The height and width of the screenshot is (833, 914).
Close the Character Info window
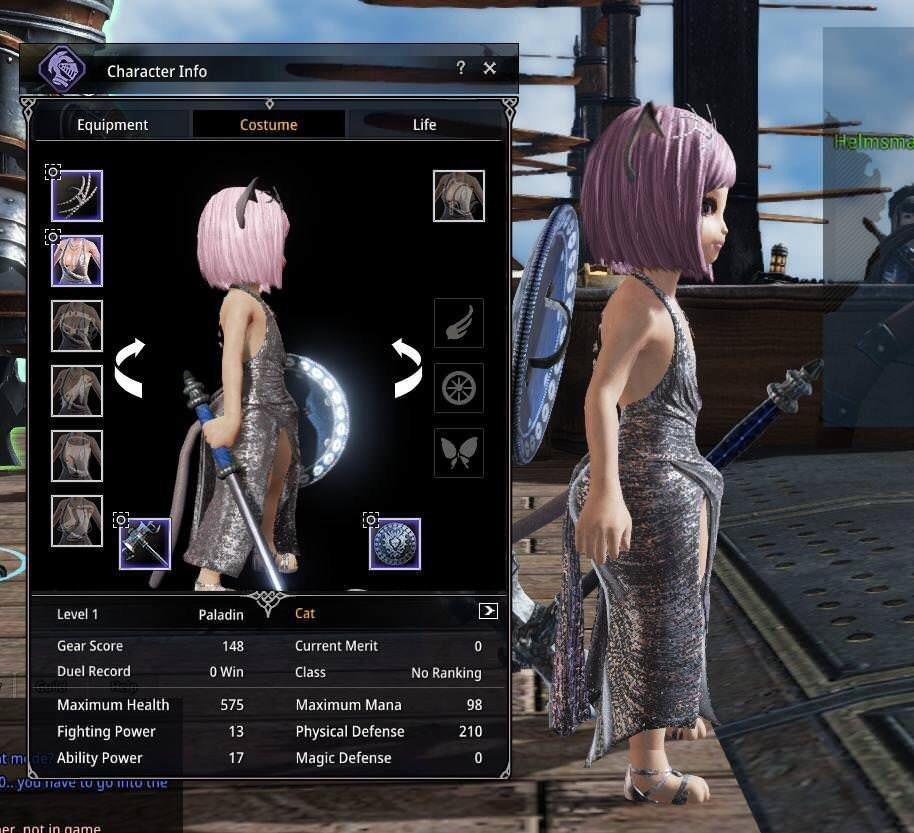coord(489,68)
